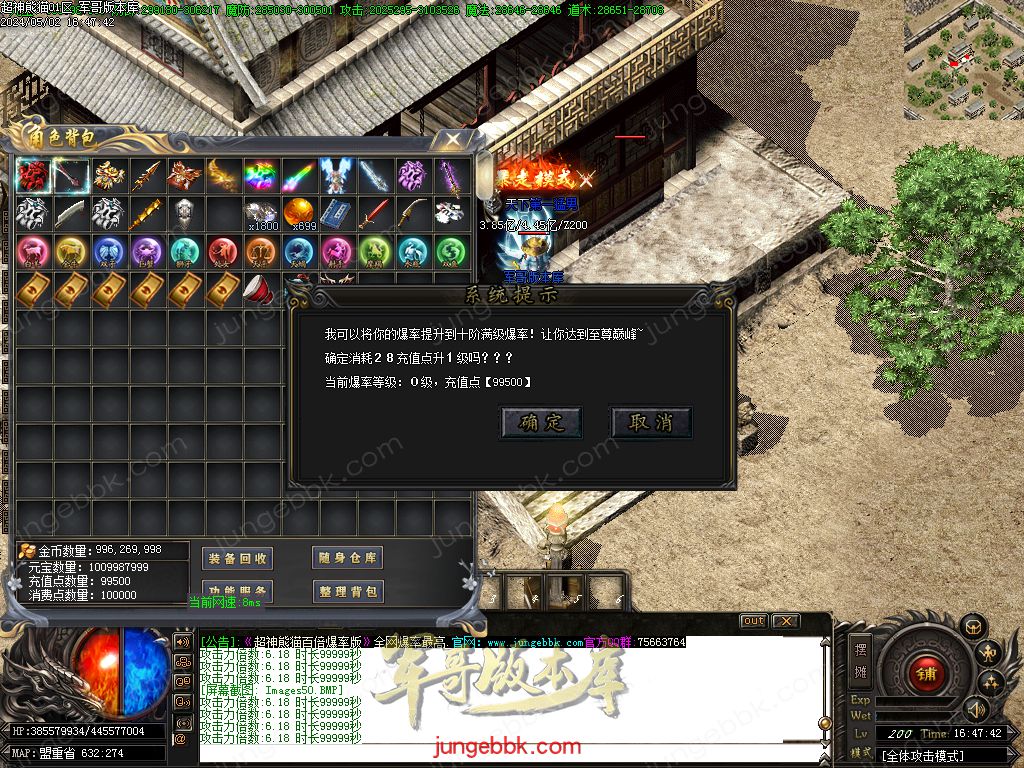The height and width of the screenshot is (768, 1024).
Task: Open the red 铺 shop button
Action: coord(926,673)
